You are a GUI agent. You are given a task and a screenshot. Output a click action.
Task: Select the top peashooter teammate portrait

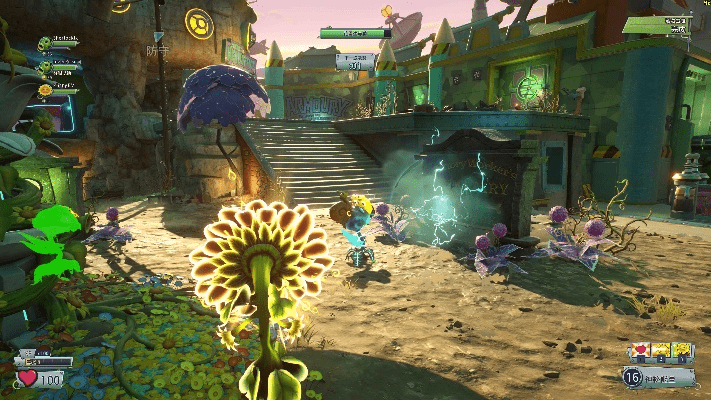(45, 43)
